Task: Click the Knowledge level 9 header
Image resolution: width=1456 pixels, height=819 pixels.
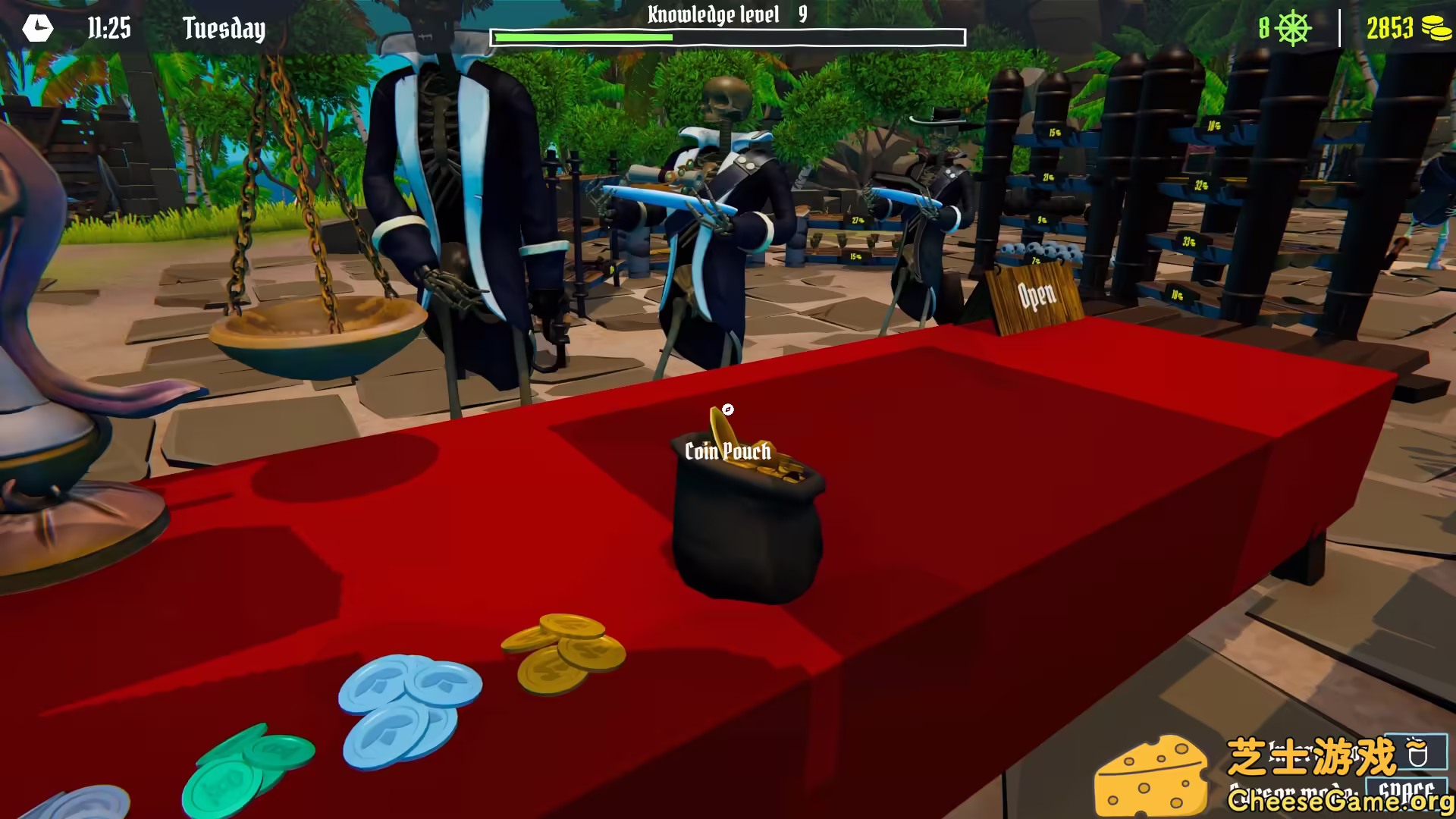Action: pyautogui.click(x=725, y=13)
